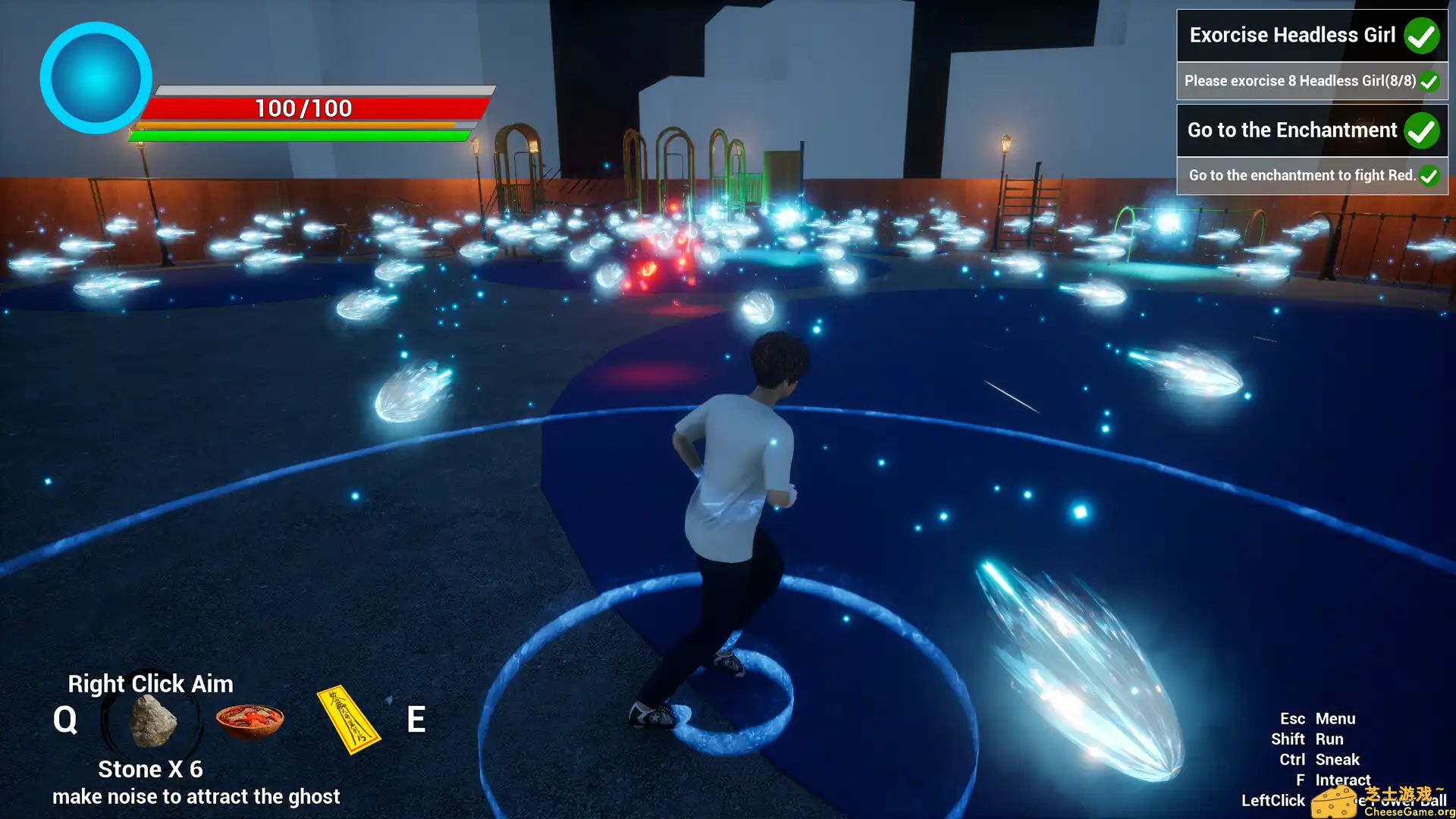Screen dimensions: 1456x819
Task: Click the blue spirit orb icon
Action: tap(96, 77)
